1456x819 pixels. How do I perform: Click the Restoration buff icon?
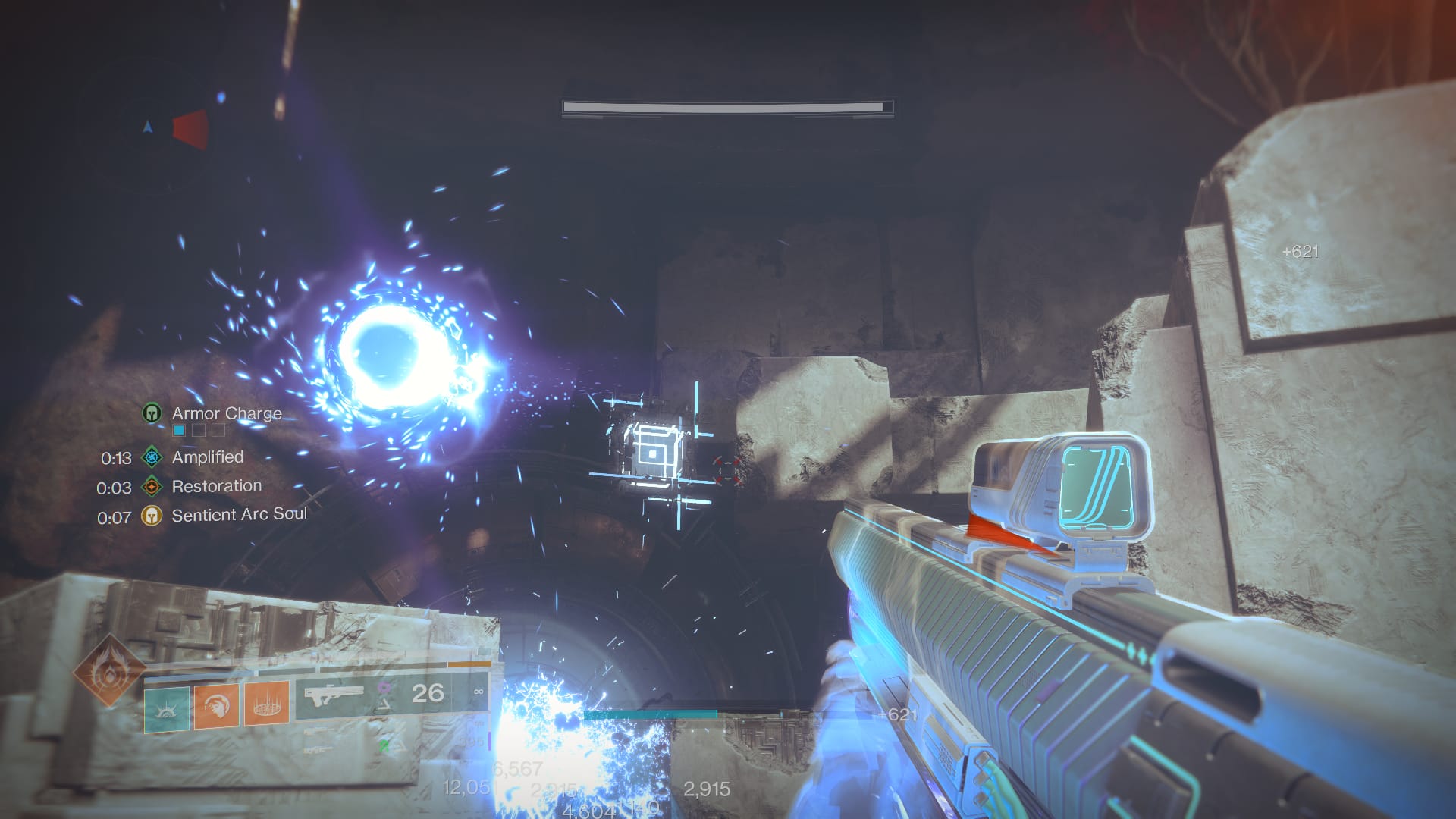(152, 488)
